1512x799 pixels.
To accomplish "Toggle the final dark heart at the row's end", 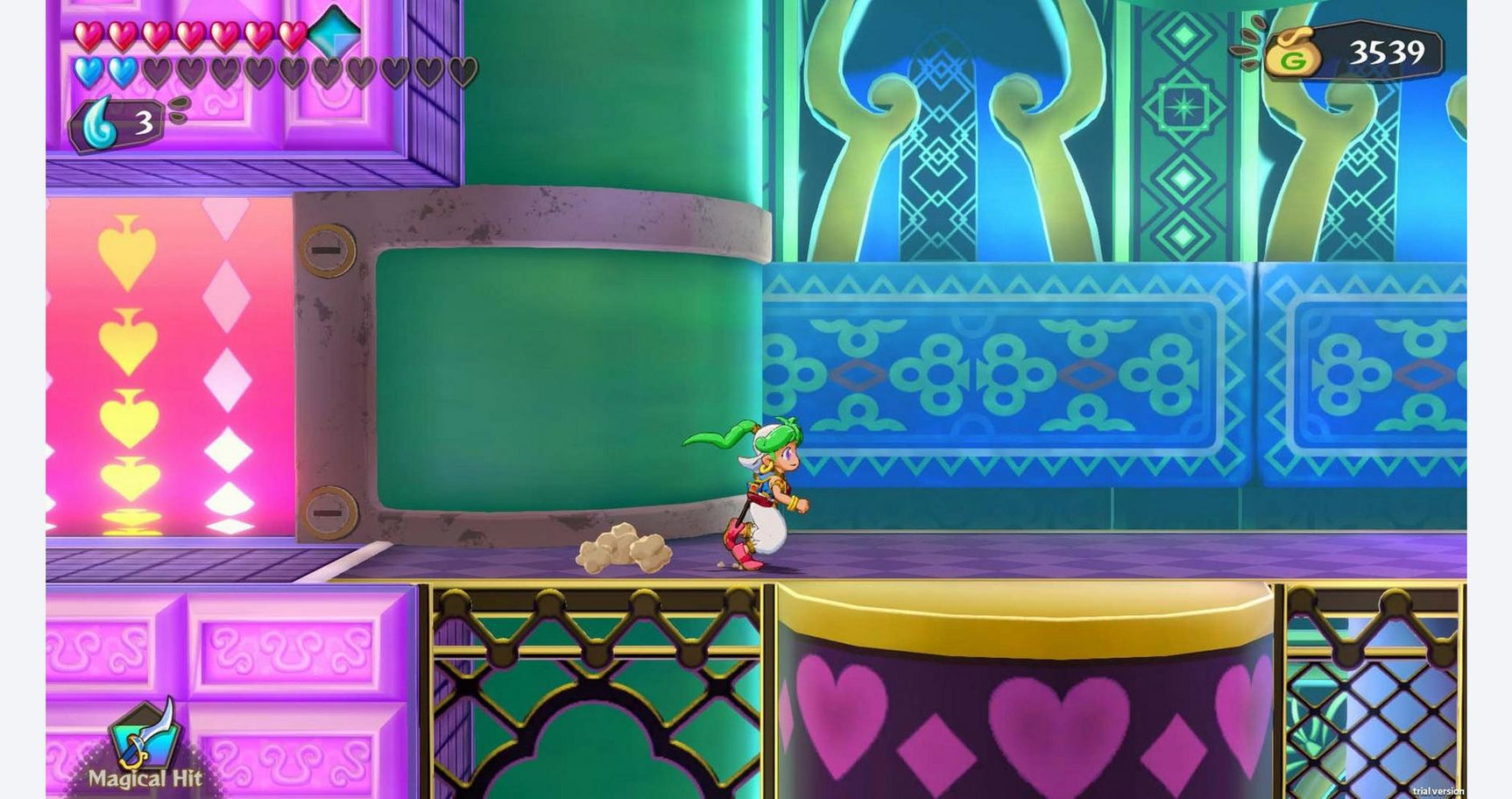I will [x=462, y=73].
